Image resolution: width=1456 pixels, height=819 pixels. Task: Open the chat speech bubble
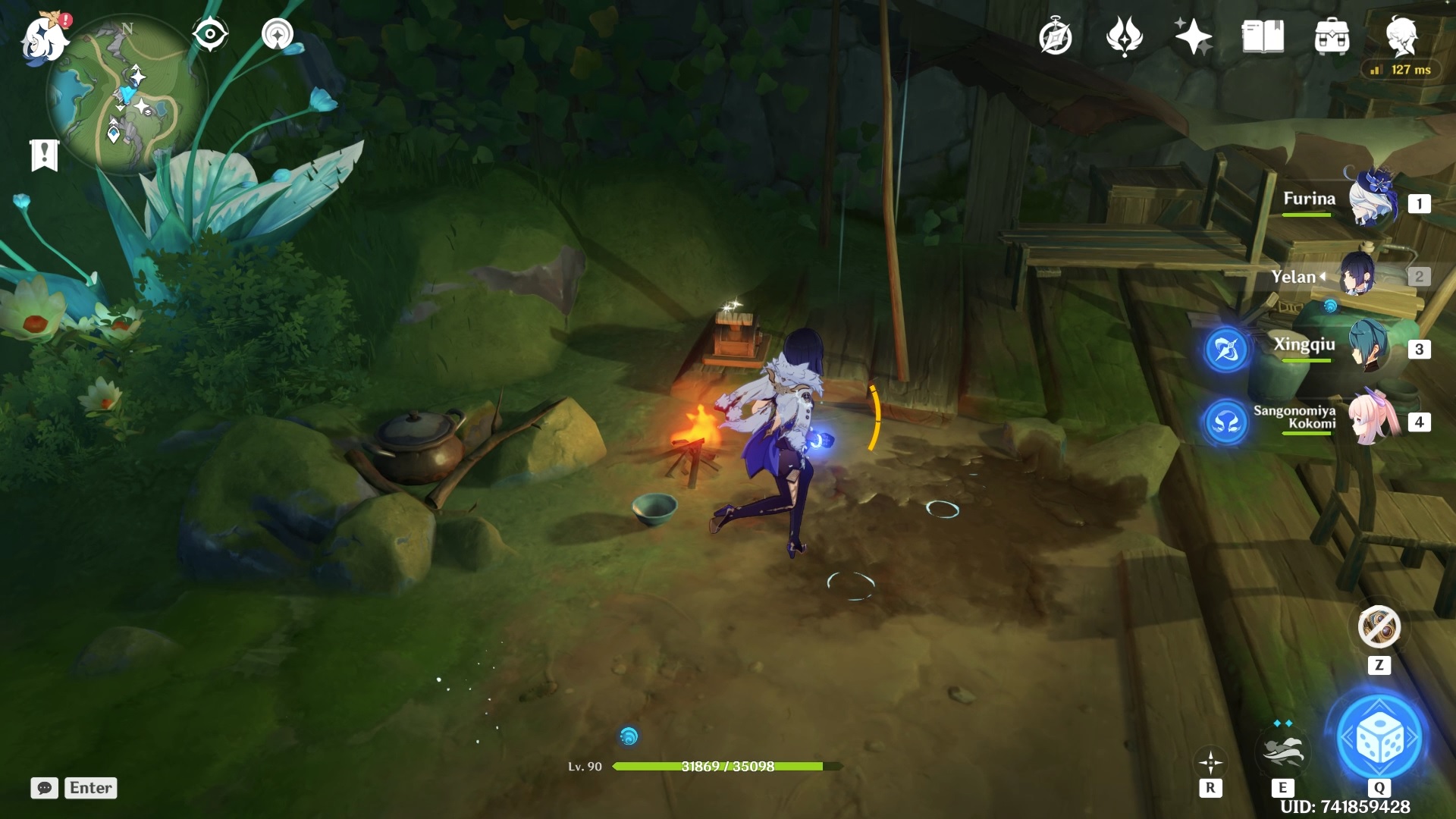pos(44,788)
